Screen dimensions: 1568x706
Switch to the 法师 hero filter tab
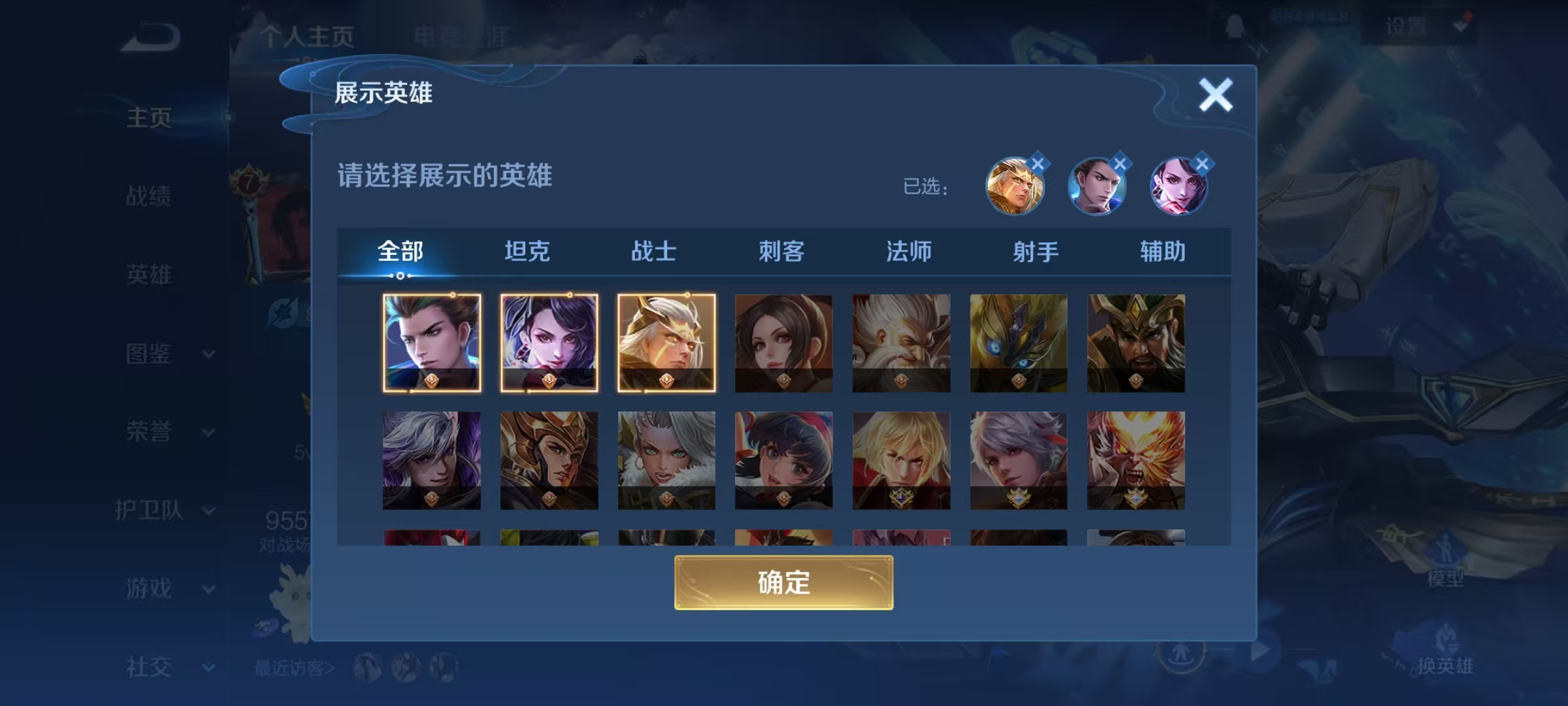pos(908,250)
